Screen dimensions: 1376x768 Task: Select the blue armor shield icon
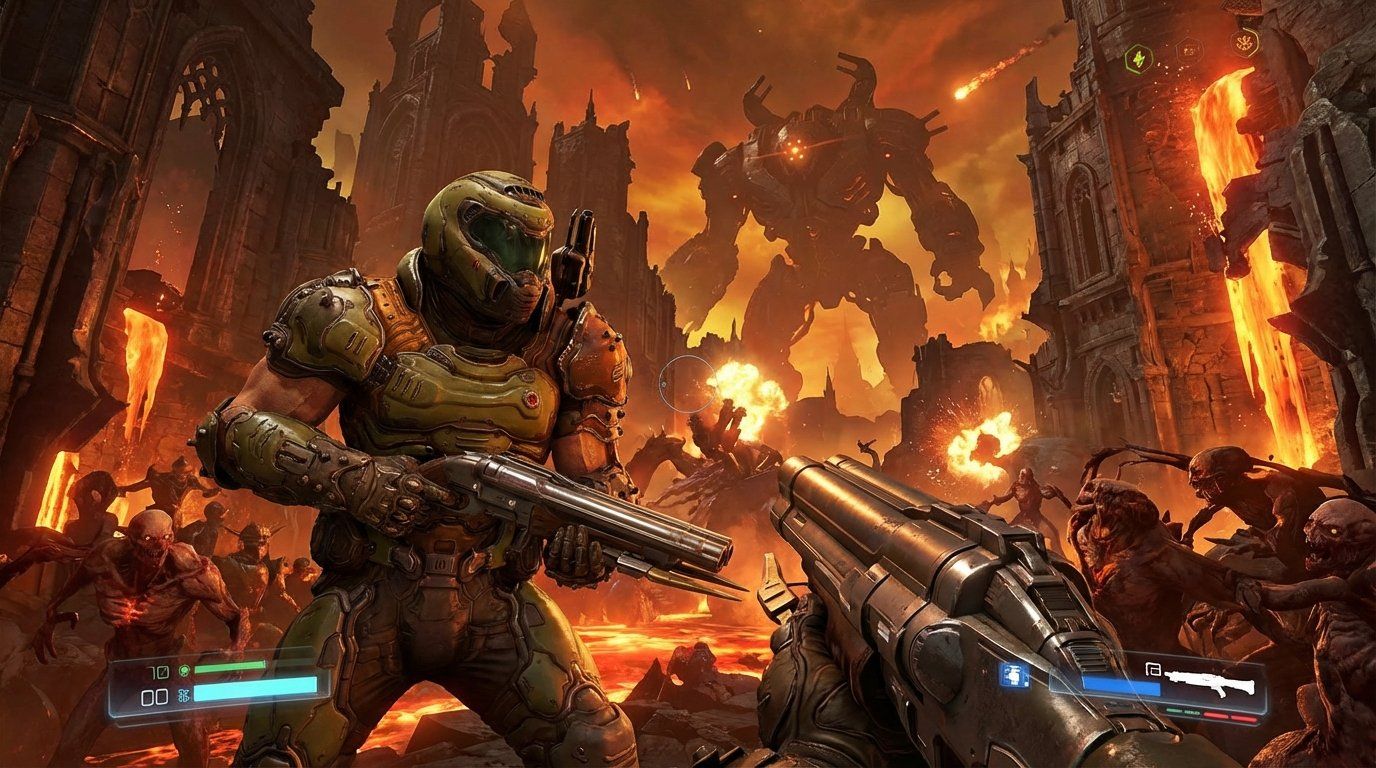click(x=182, y=695)
